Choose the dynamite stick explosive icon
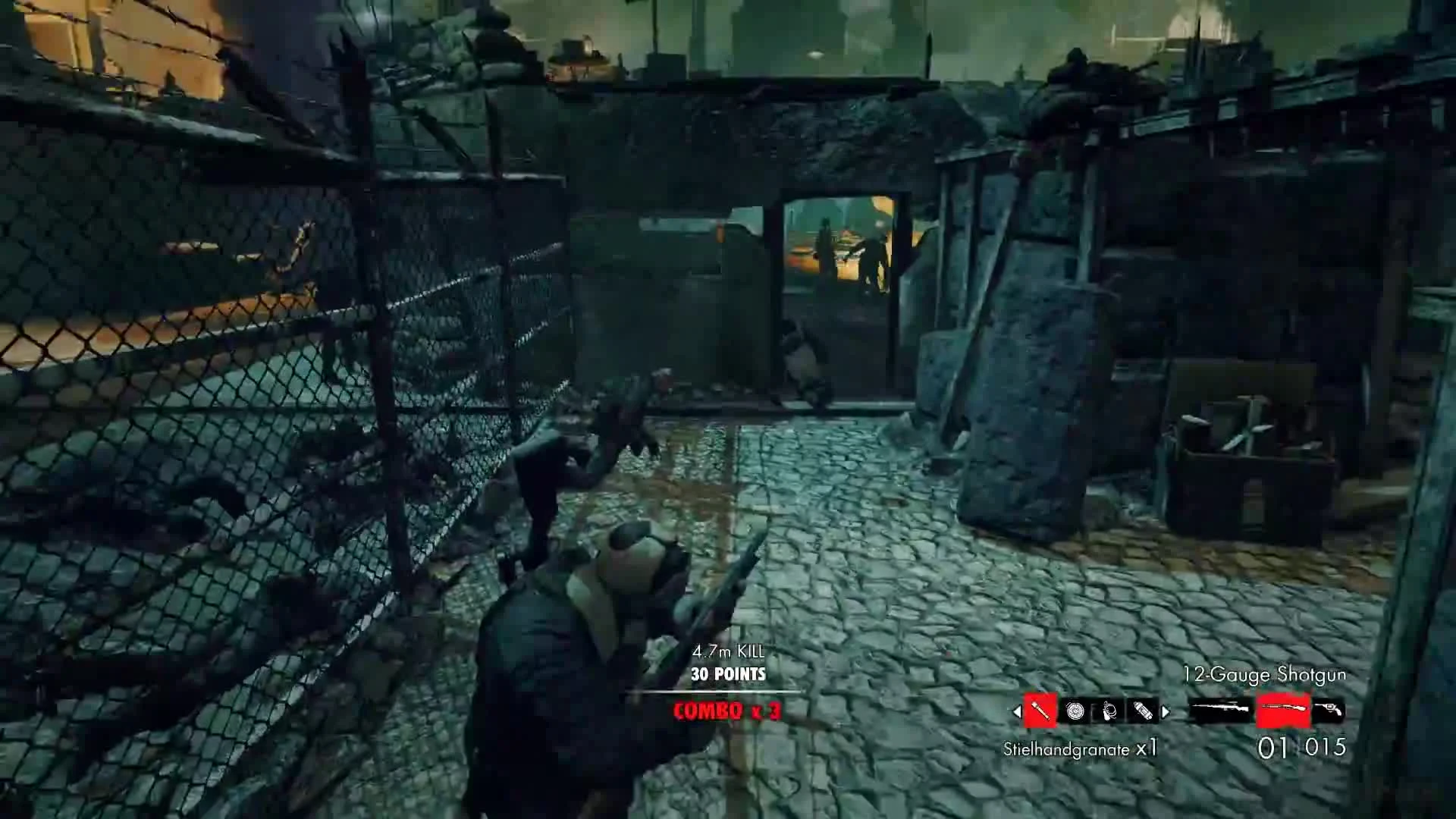Viewport: 1456px width, 819px height. [x=1143, y=711]
